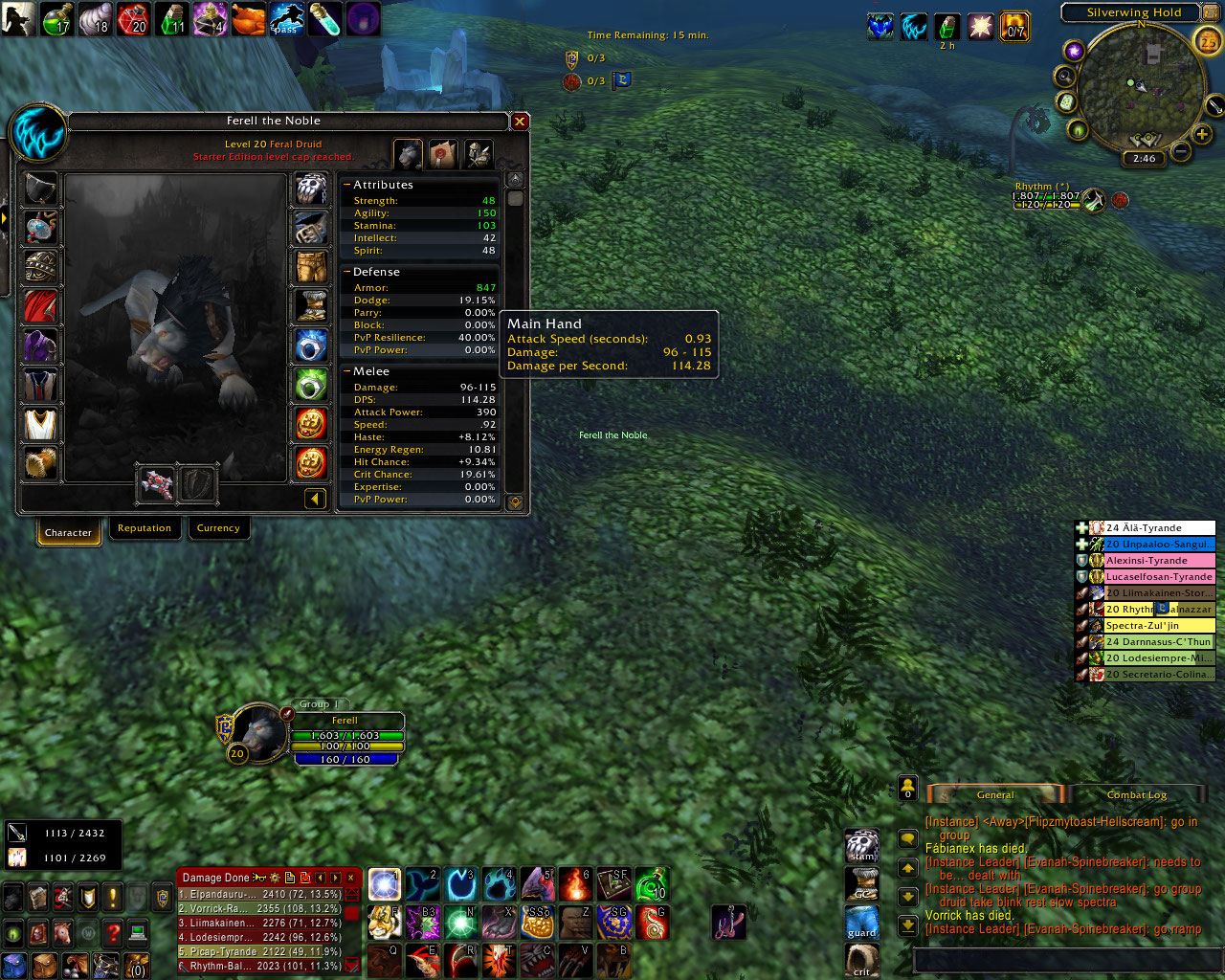Open the titles pane with the scroll icon

[443, 153]
